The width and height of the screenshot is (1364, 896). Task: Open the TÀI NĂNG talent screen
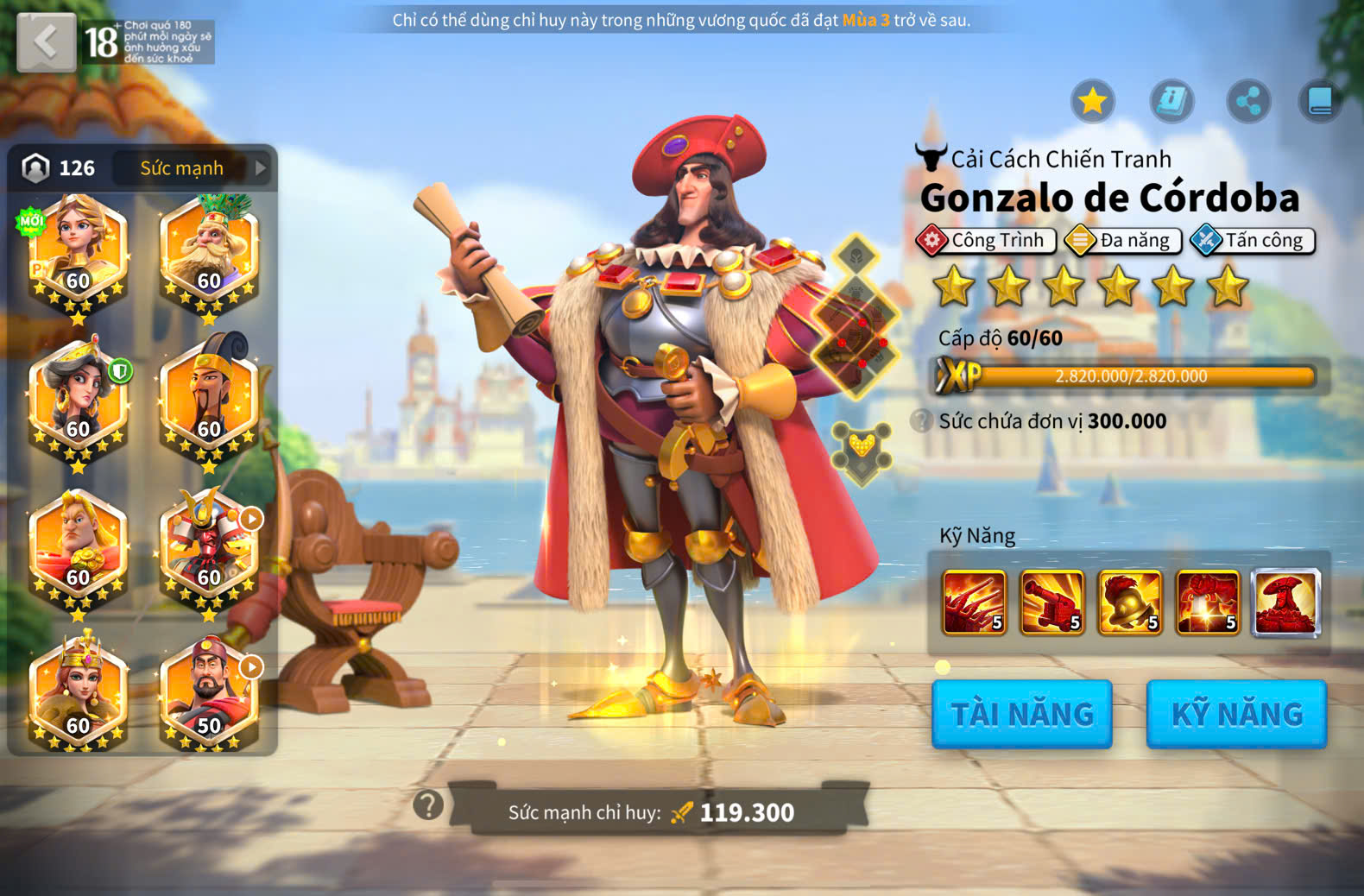pos(1021,714)
